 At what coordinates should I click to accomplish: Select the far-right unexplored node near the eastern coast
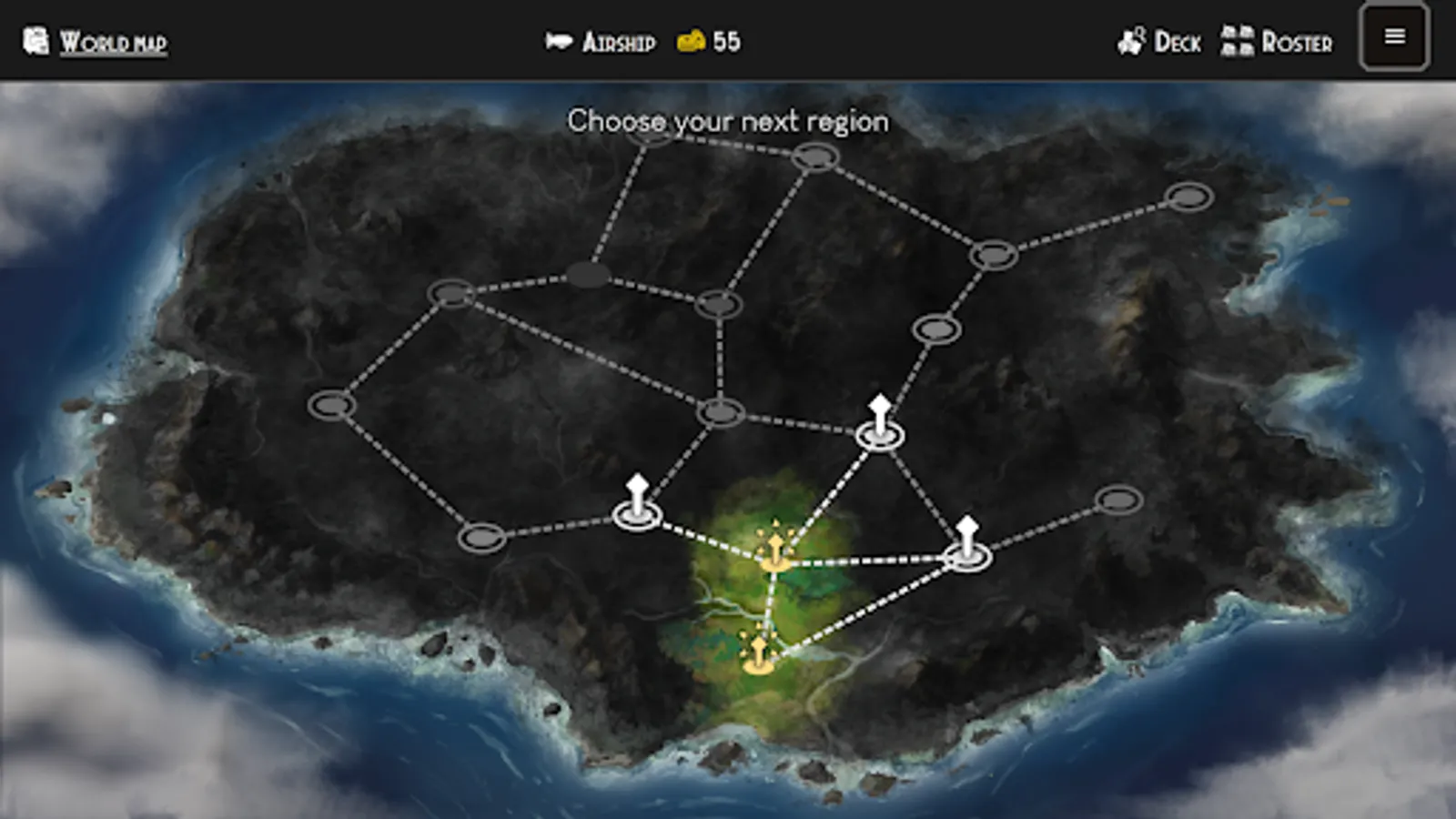click(x=1189, y=194)
